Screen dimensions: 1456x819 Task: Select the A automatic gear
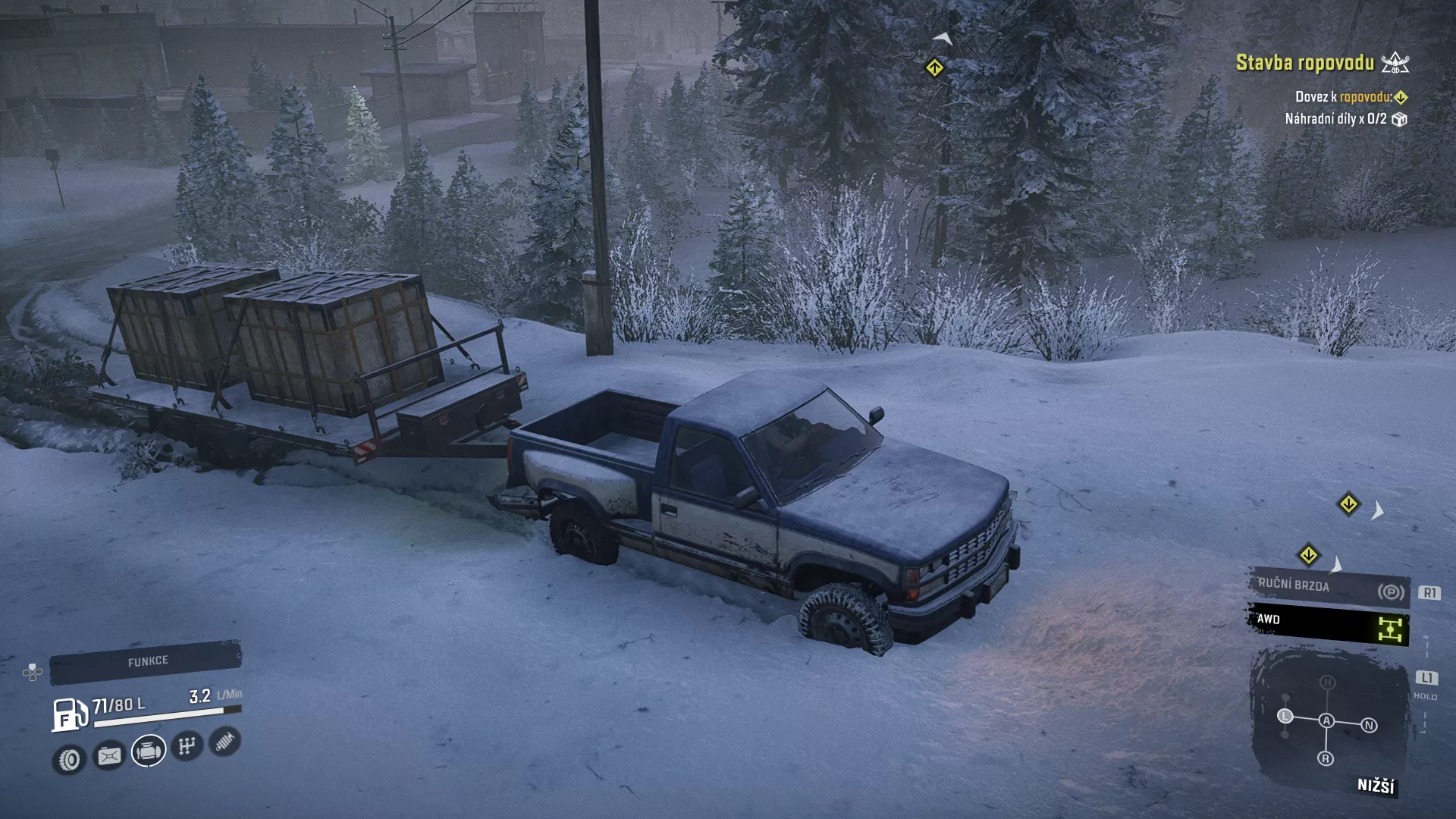[x=1326, y=720]
